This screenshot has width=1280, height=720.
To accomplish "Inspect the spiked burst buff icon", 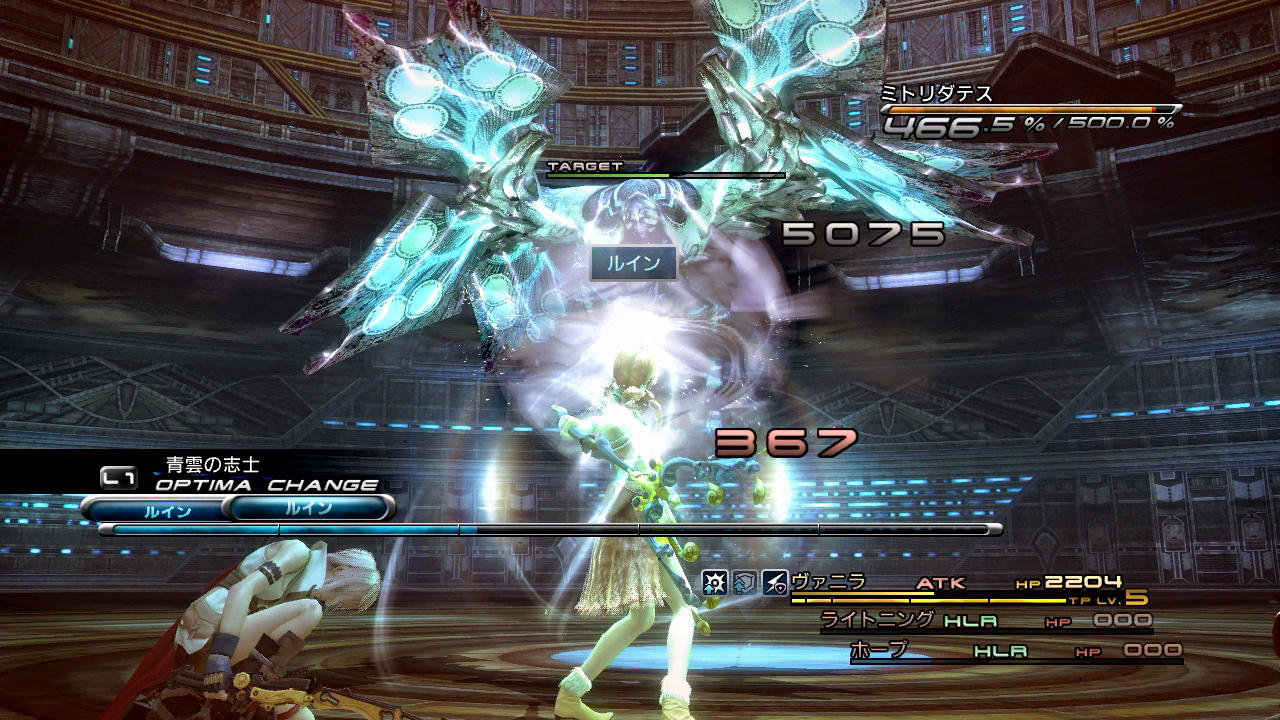I will (x=714, y=582).
